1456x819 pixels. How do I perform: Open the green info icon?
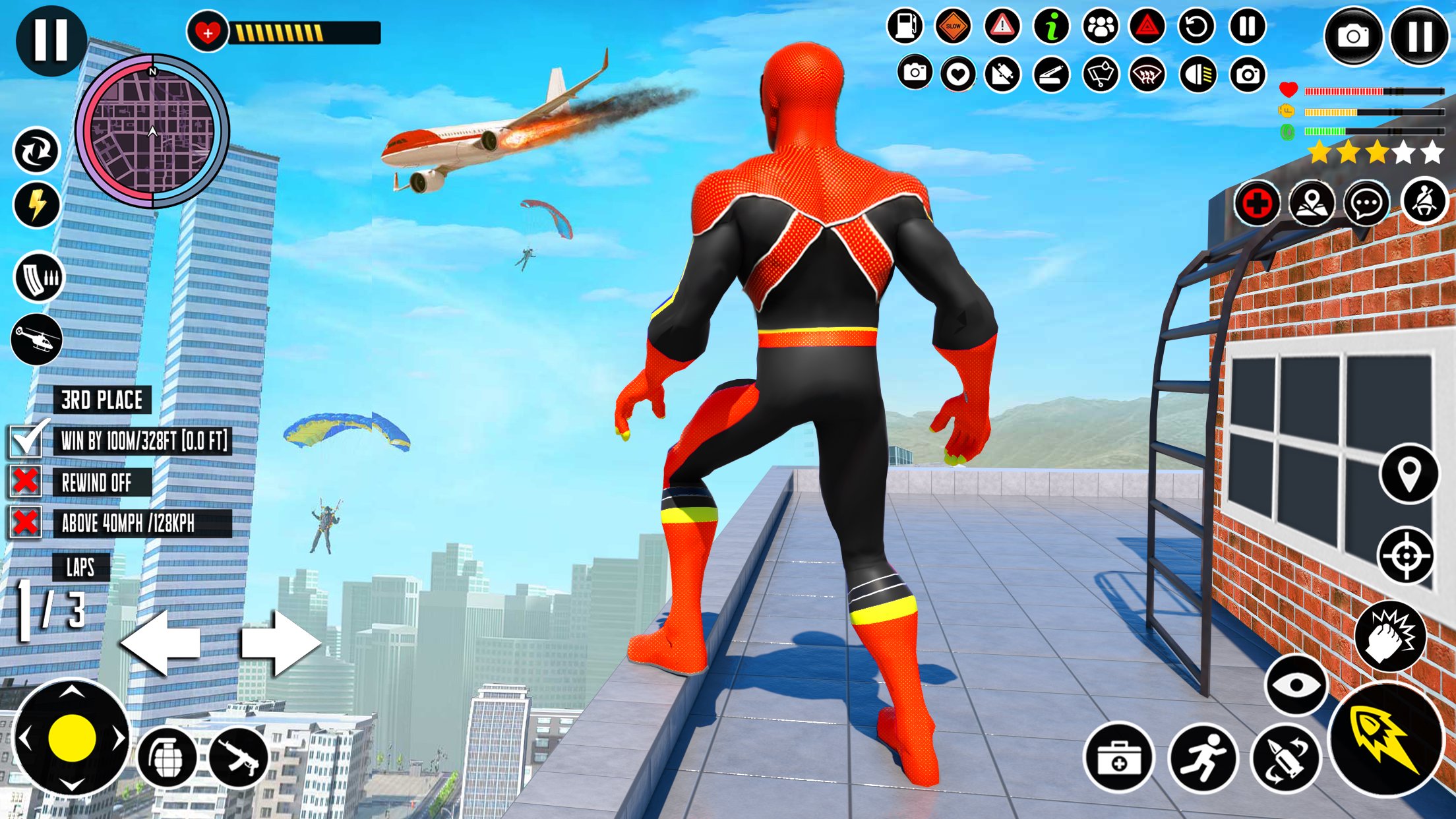click(x=1052, y=26)
